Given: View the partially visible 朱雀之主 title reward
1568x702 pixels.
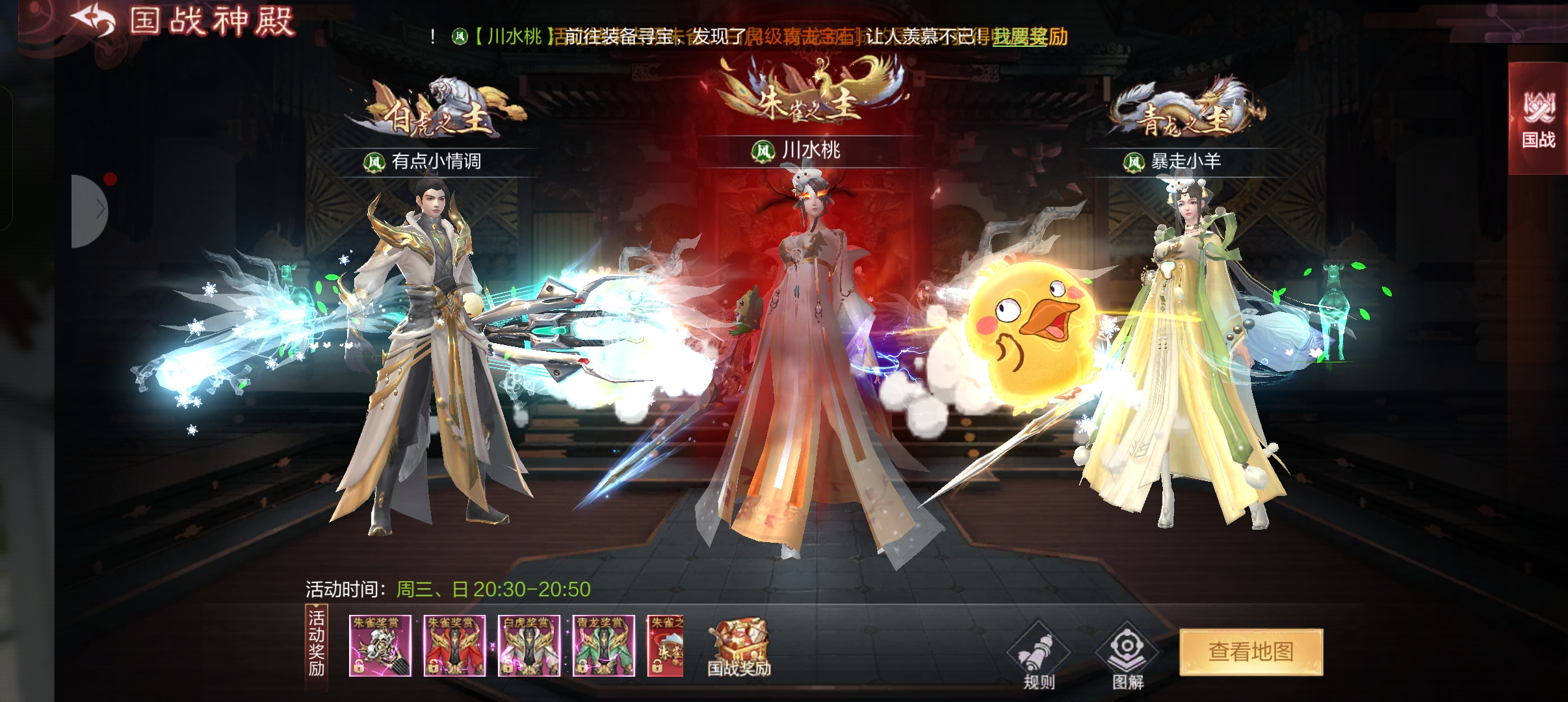Looking at the screenshot, I should pyautogui.click(x=666, y=646).
